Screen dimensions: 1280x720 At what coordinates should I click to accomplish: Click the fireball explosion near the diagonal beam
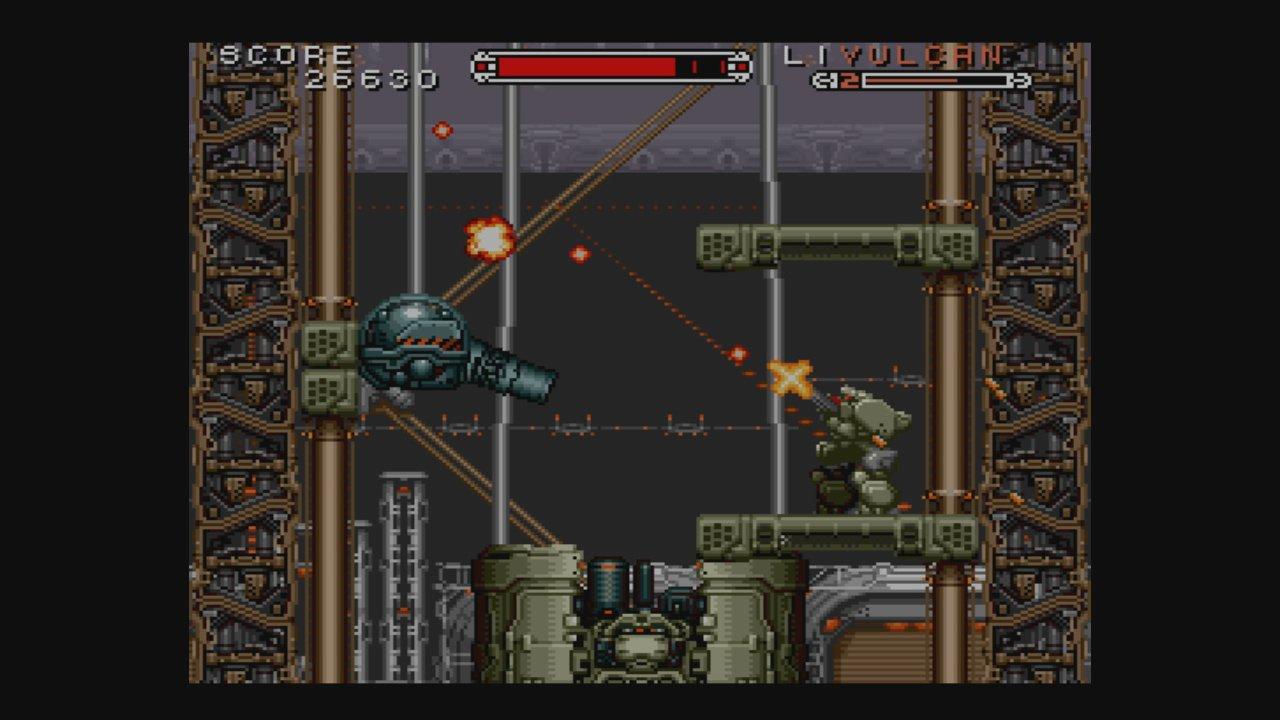pyautogui.click(x=487, y=240)
